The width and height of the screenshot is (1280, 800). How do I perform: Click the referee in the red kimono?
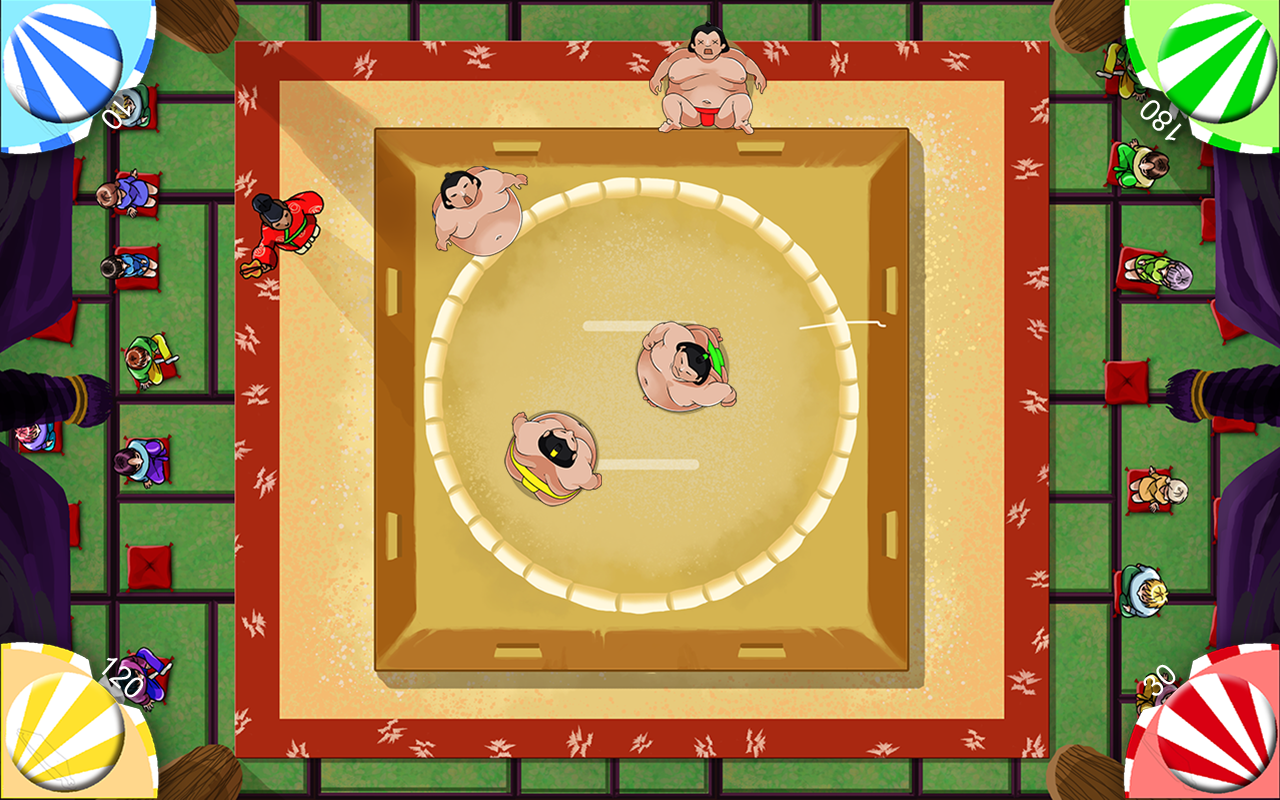pyautogui.click(x=285, y=225)
